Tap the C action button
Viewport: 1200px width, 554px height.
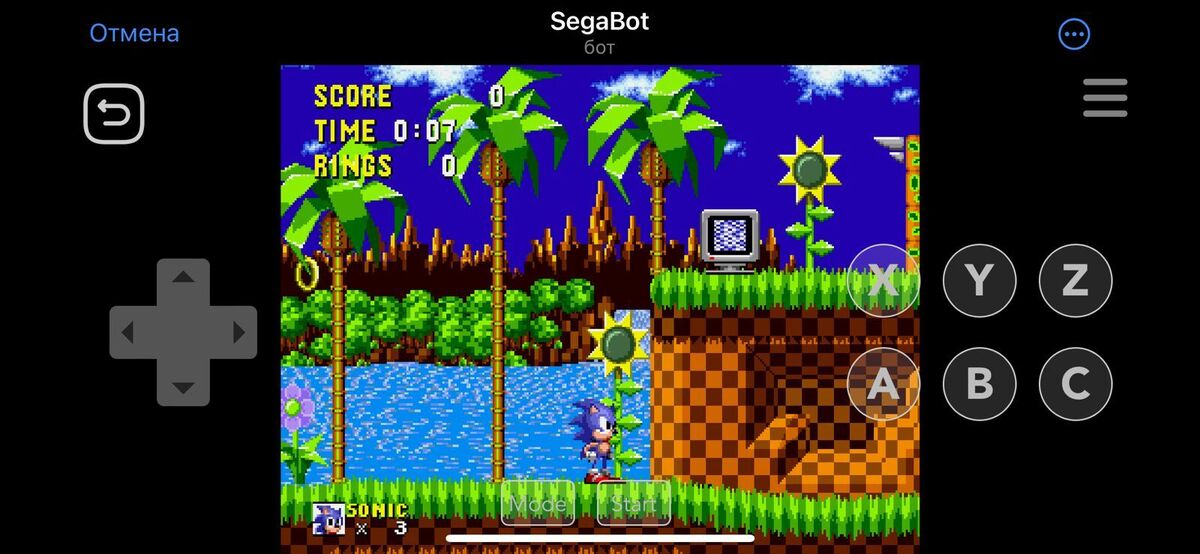point(1075,384)
